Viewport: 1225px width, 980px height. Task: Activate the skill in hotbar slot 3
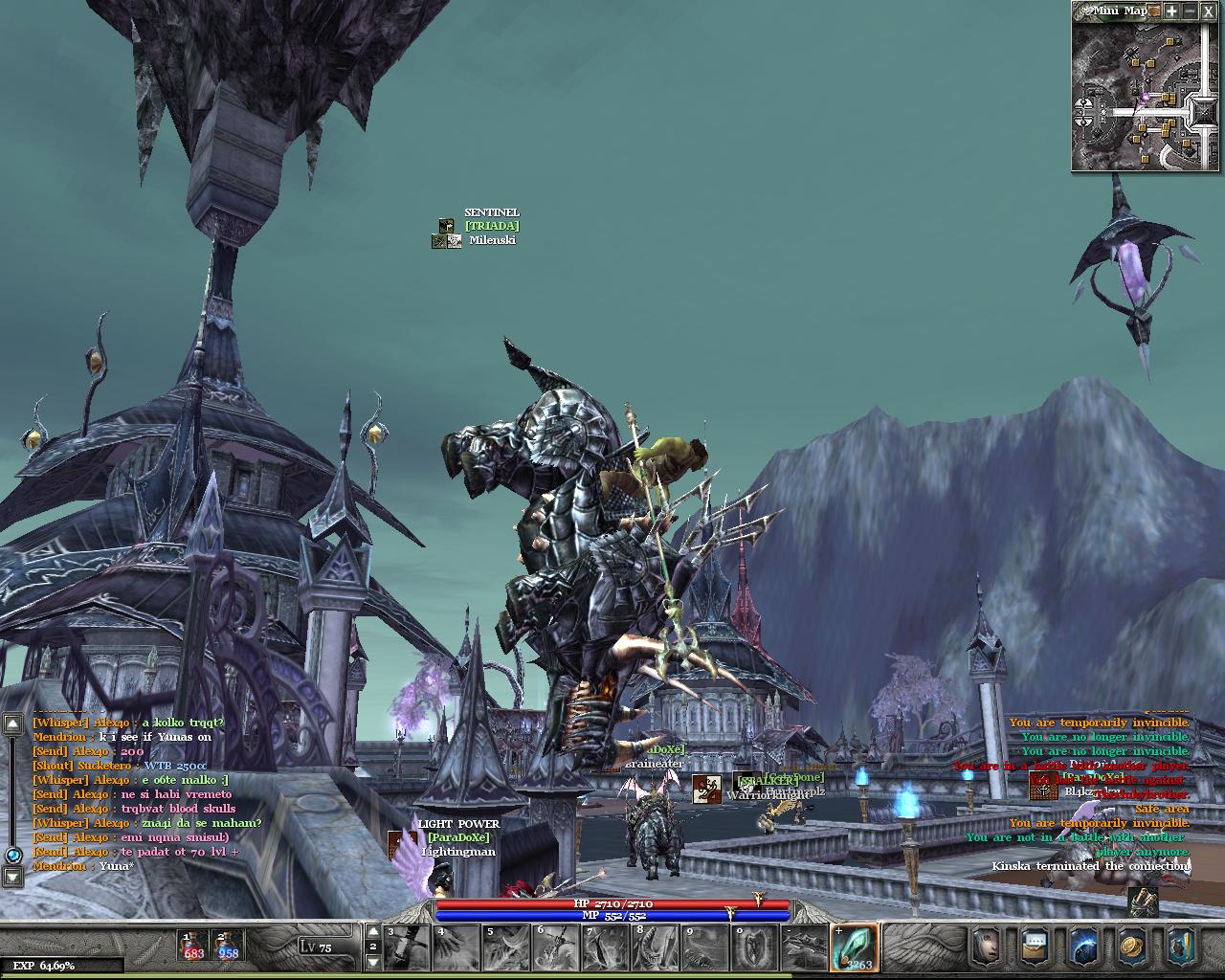click(407, 947)
